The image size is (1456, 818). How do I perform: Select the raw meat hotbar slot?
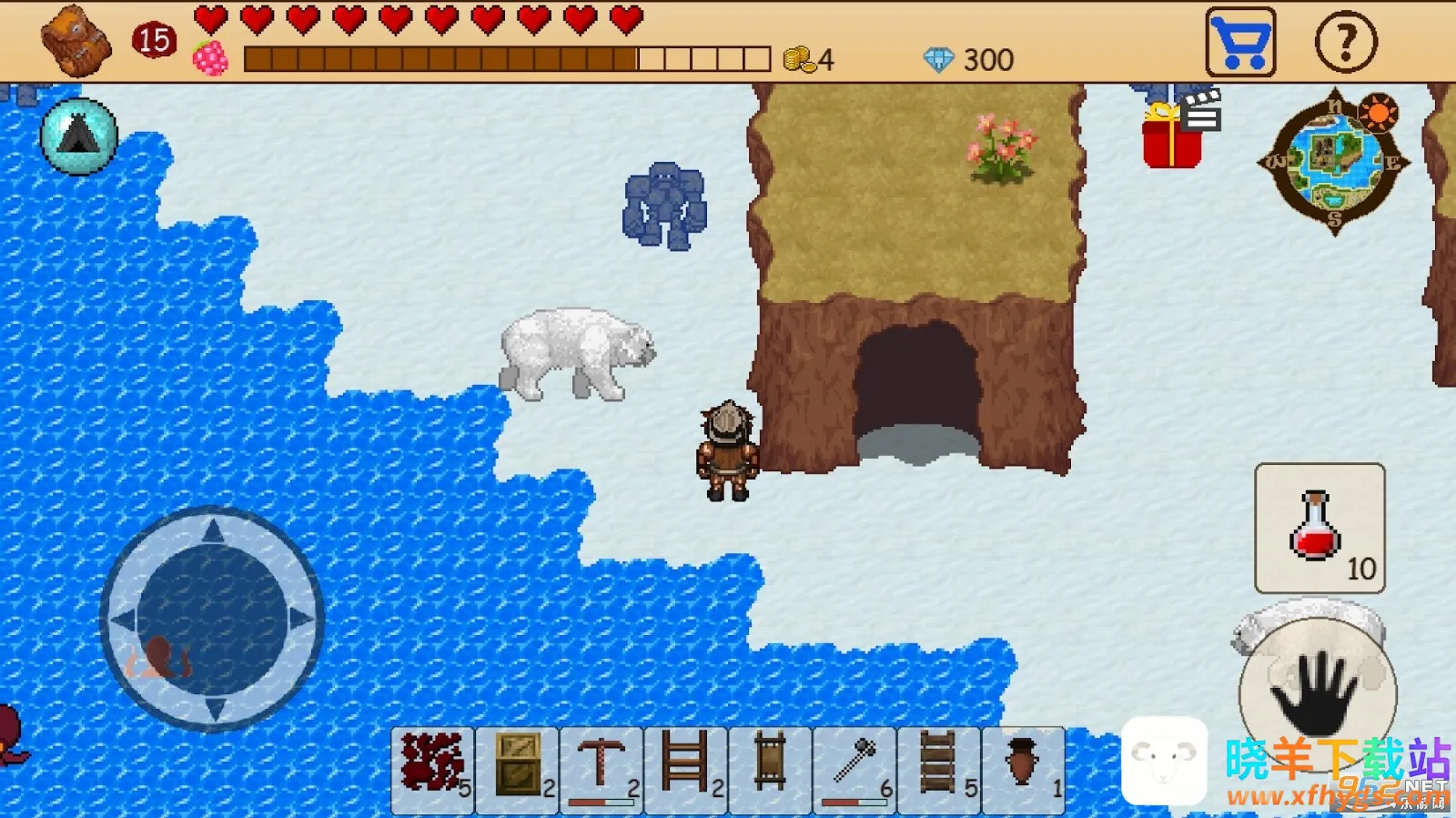pyautogui.click(x=431, y=769)
